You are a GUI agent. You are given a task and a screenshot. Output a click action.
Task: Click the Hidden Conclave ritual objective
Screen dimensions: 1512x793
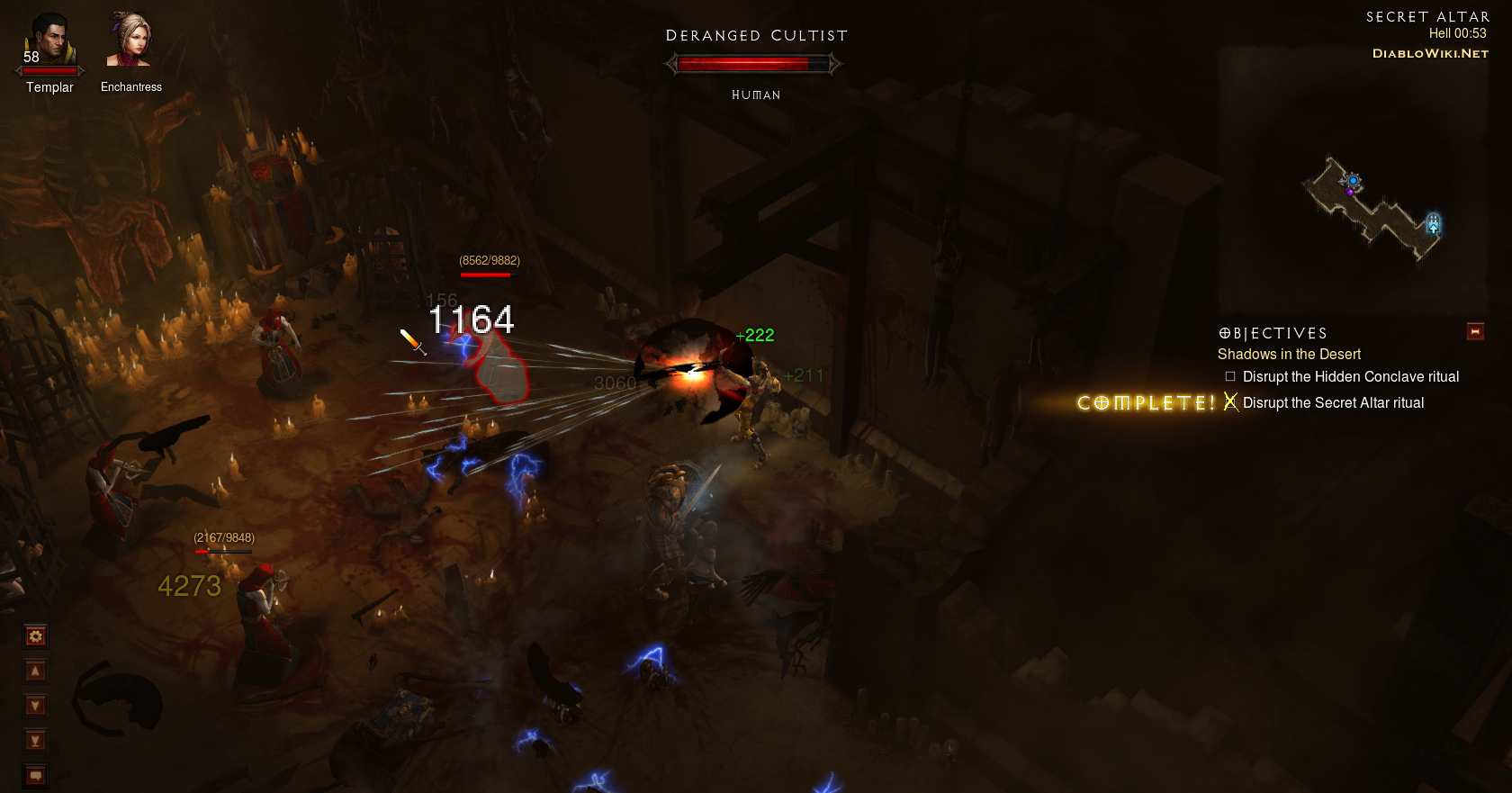point(1350,377)
